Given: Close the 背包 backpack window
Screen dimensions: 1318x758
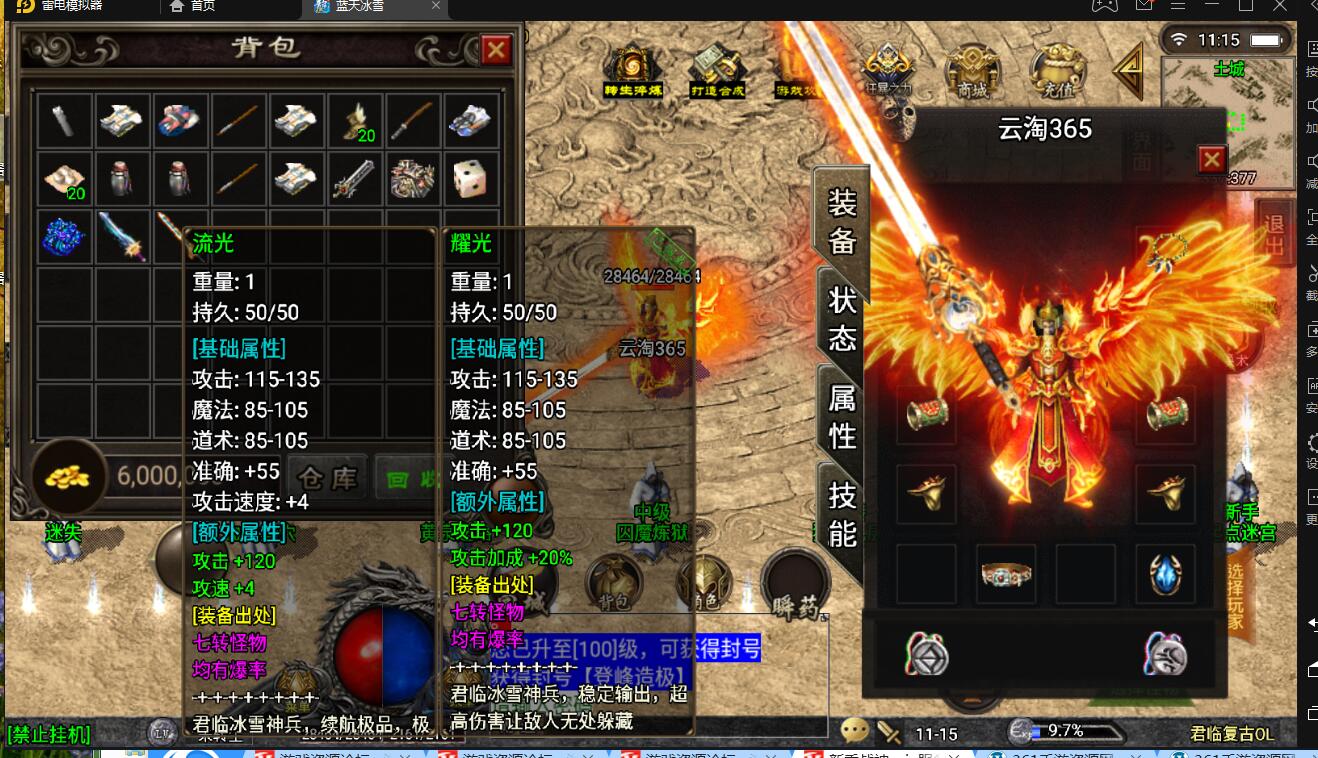Looking at the screenshot, I should (496, 49).
